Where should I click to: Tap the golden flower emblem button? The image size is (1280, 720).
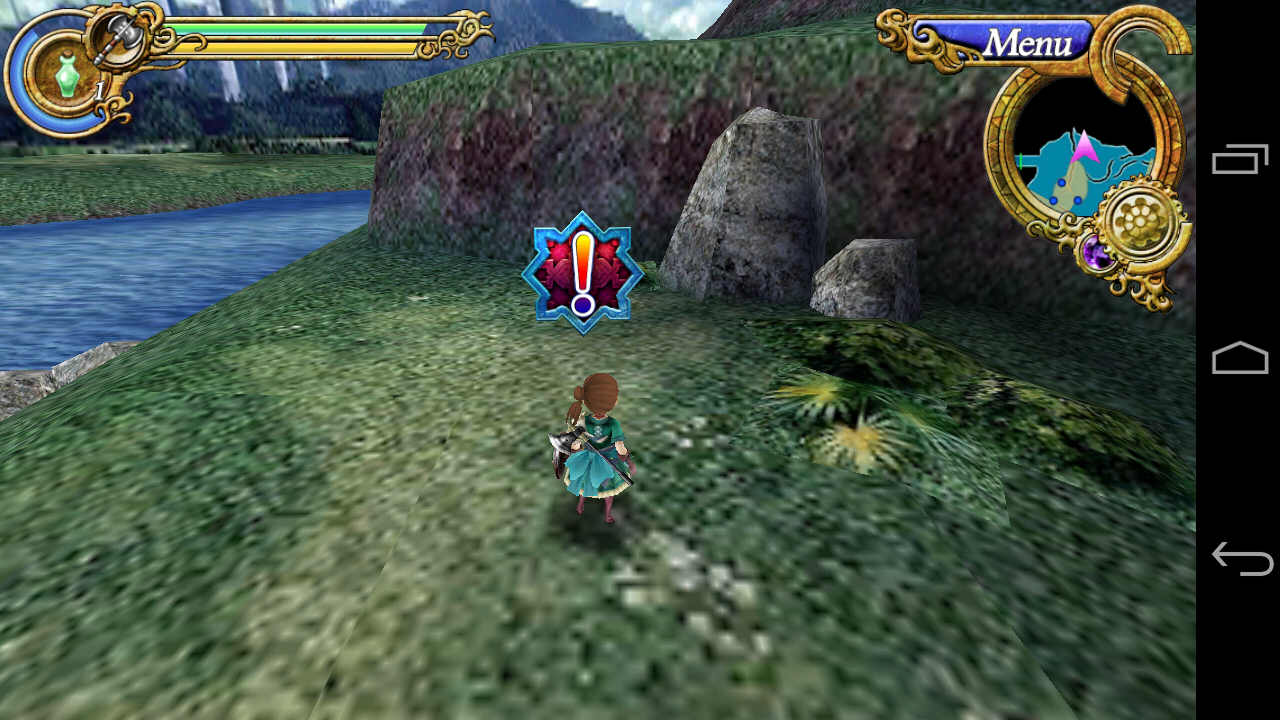click(1139, 223)
